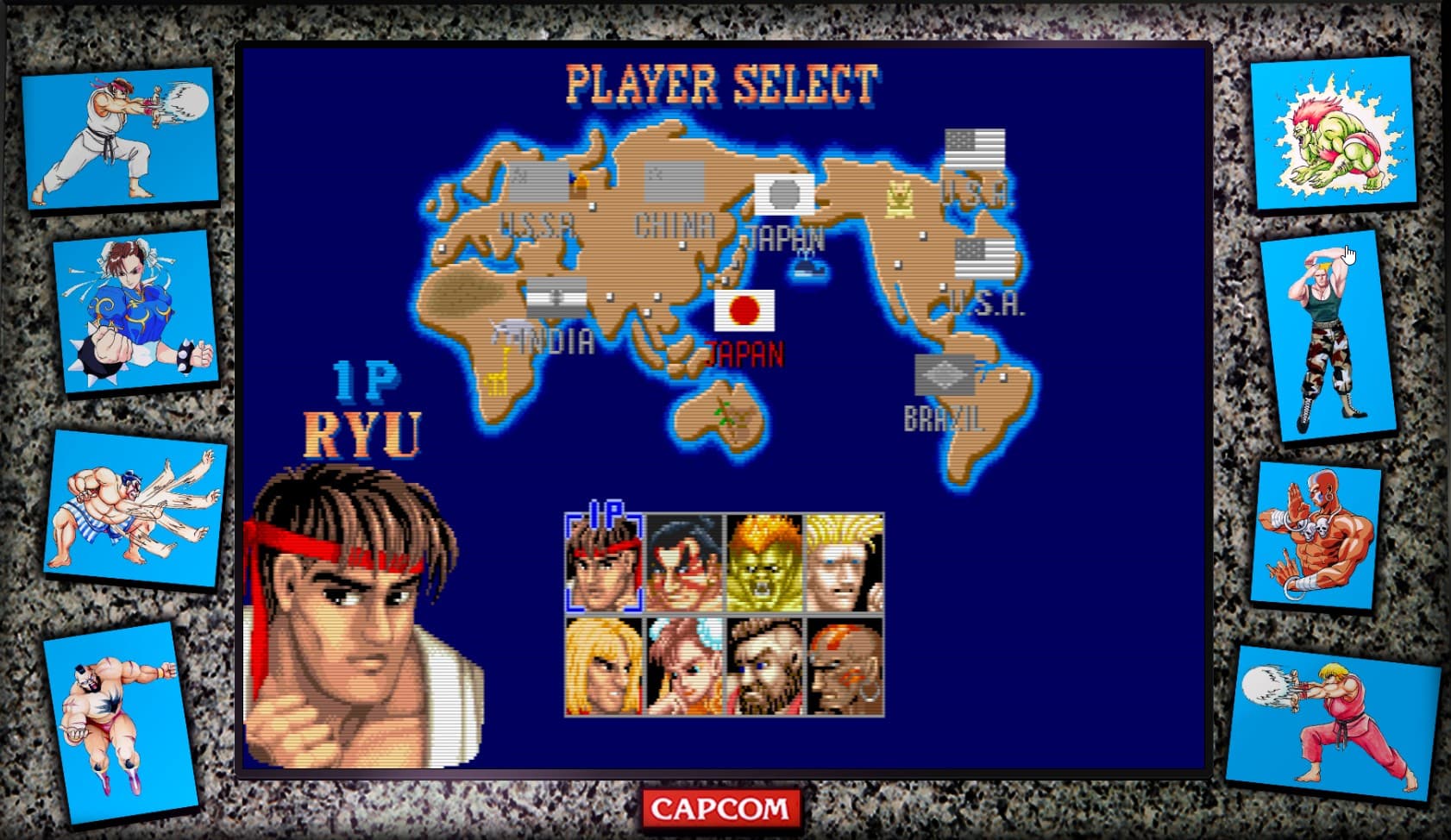This screenshot has width=1451, height=840.
Task: Click E. Honda's hundred hand slap artwork card
Action: pyautogui.click(x=135, y=509)
